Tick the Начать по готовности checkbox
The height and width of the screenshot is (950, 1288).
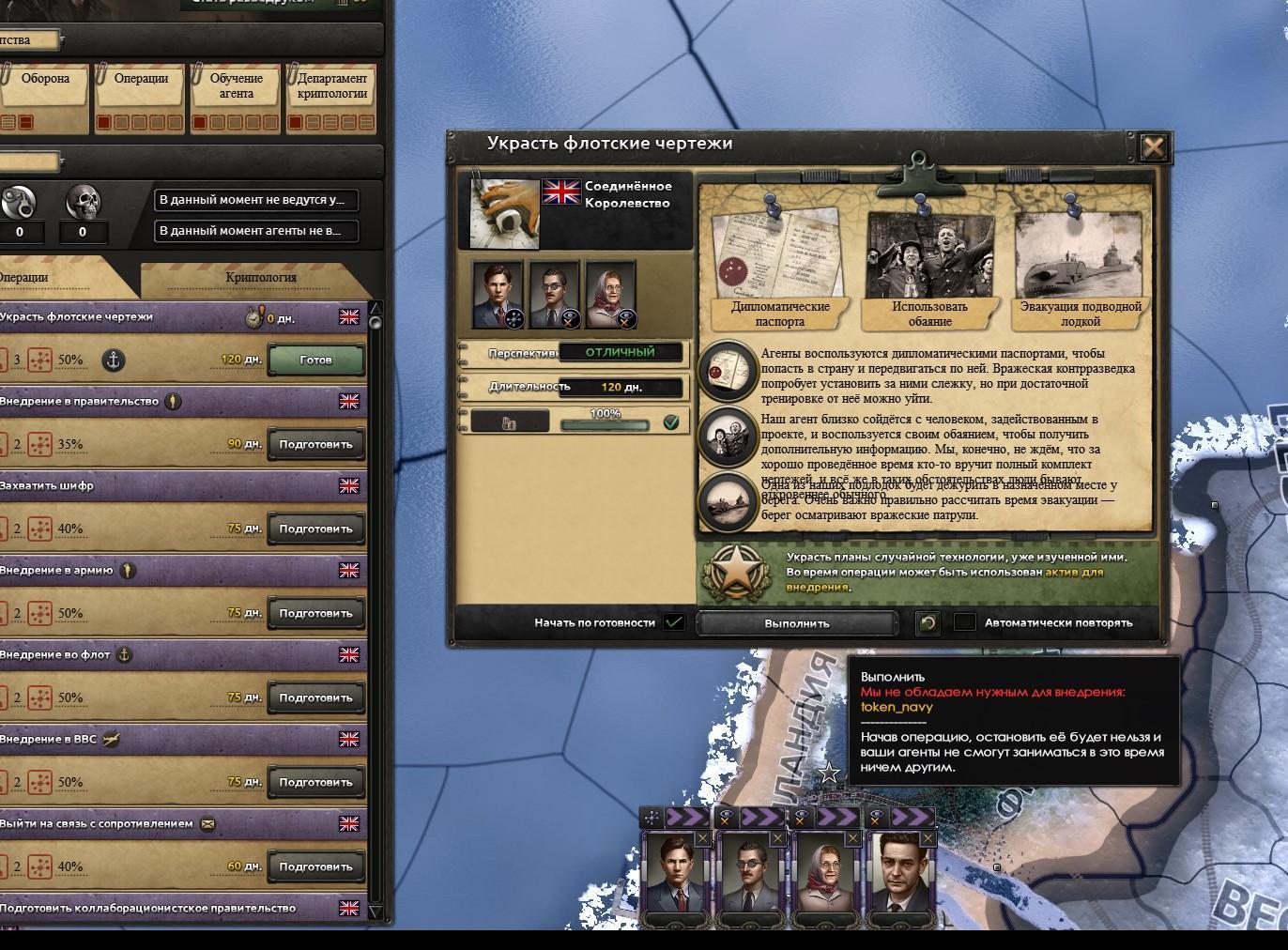coord(672,622)
